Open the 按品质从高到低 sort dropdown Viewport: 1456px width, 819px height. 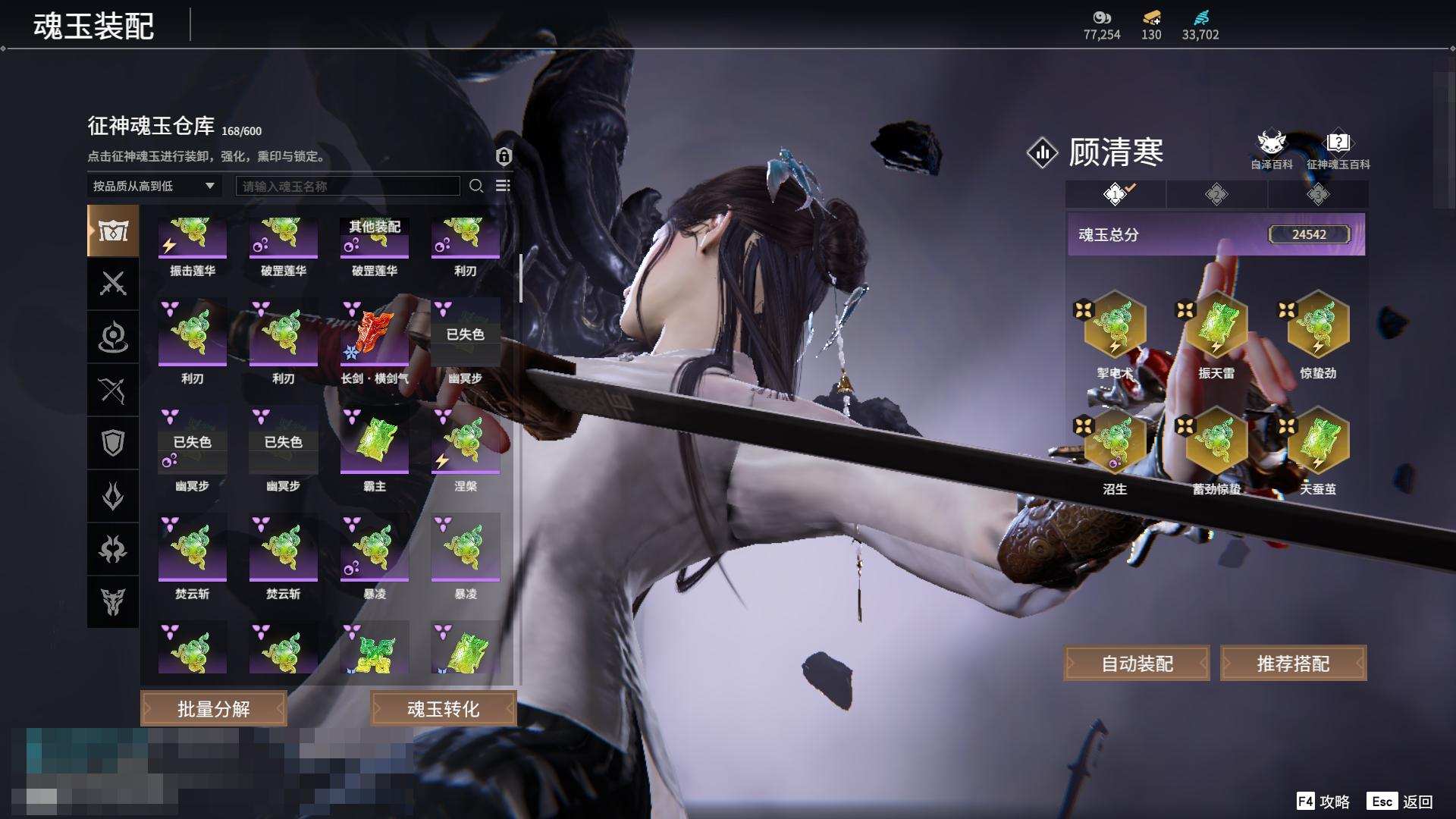click(x=154, y=186)
